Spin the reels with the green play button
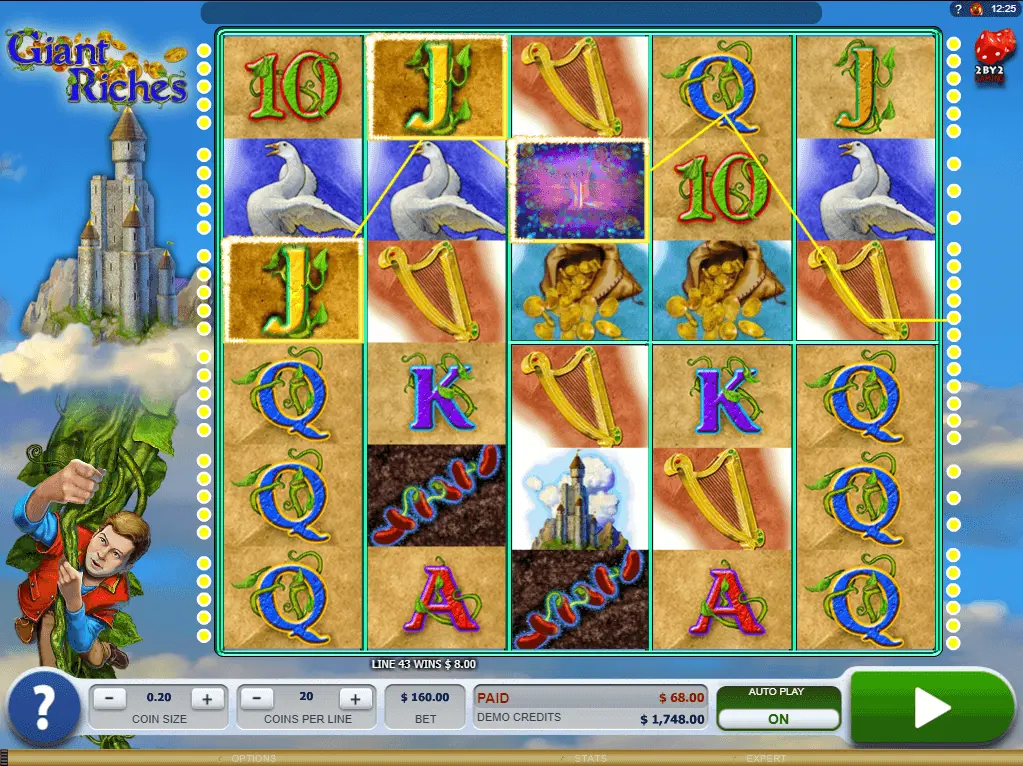Screen dimensions: 1023x766 (x=931, y=708)
